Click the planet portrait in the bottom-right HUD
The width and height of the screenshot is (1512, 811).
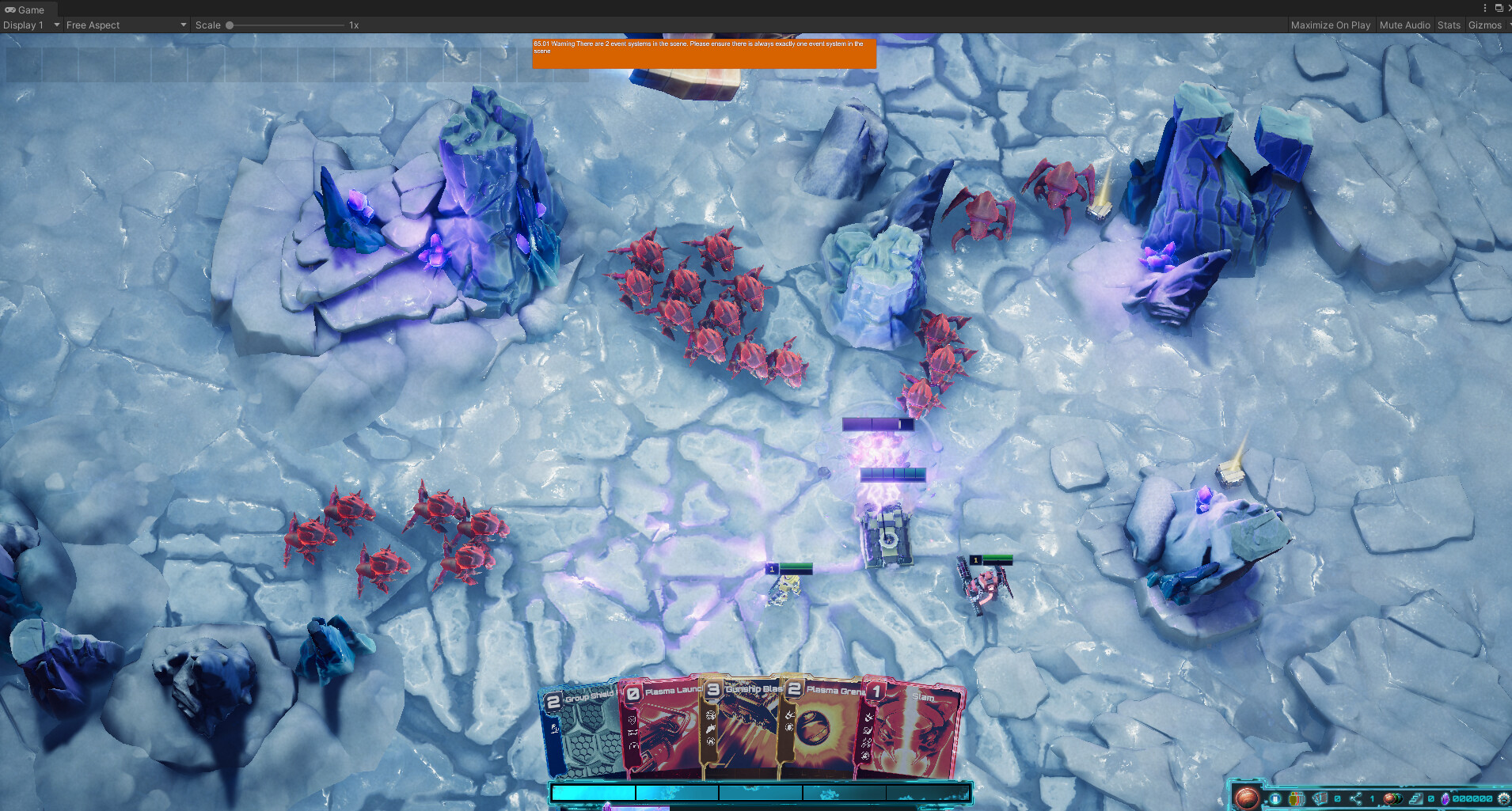tap(1248, 796)
